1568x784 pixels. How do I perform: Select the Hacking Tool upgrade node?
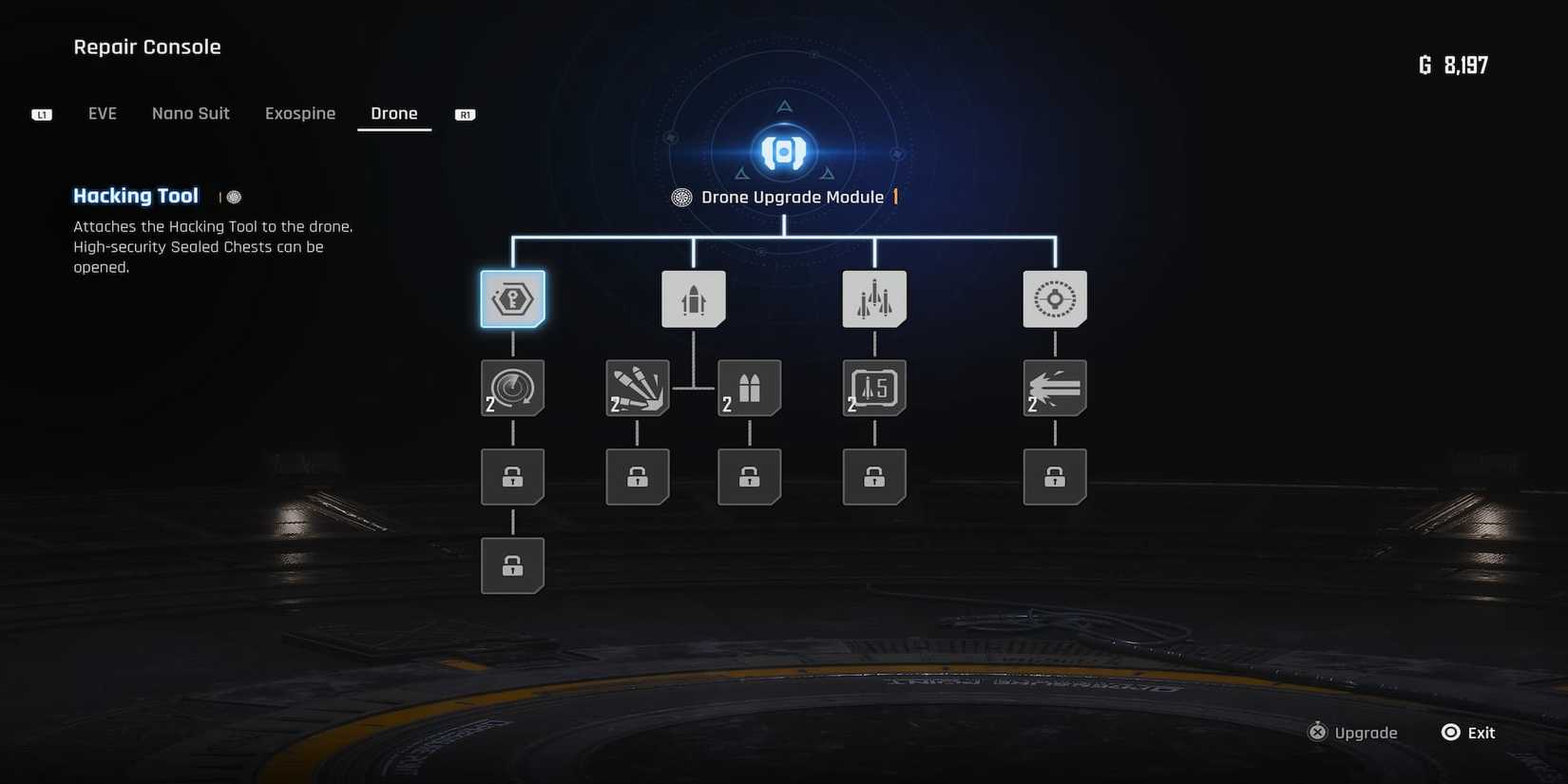pyautogui.click(x=513, y=297)
